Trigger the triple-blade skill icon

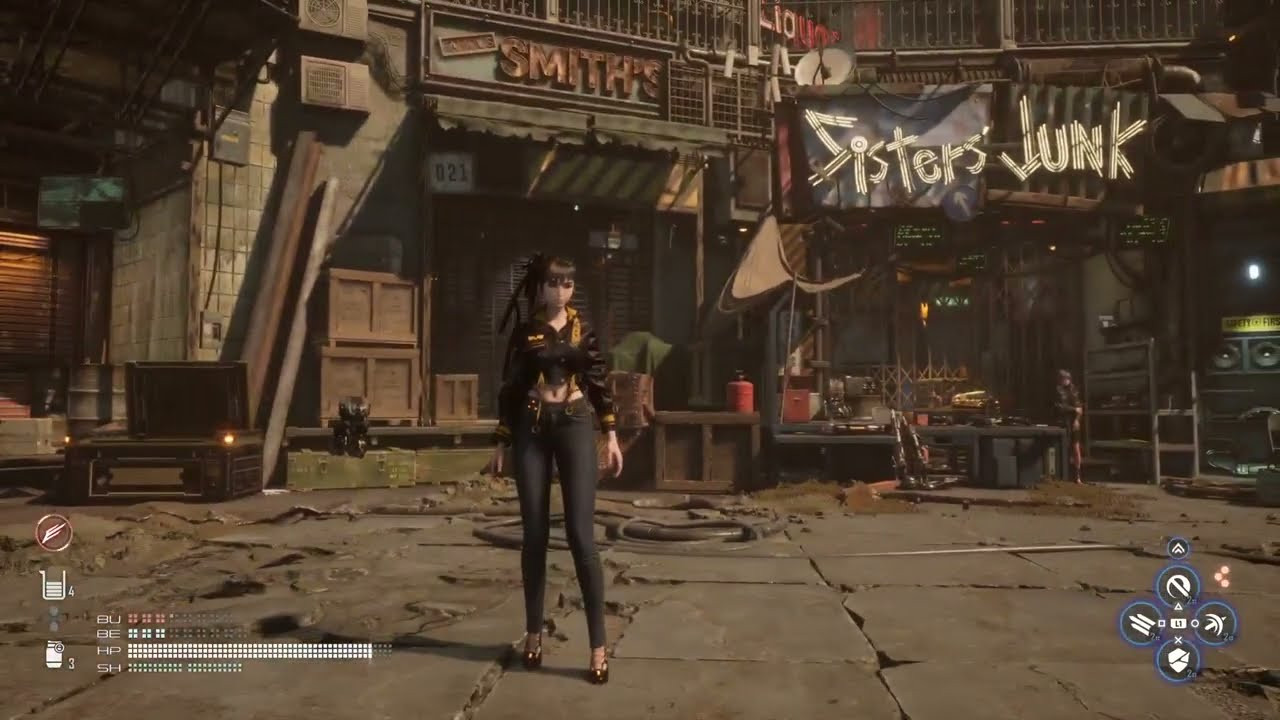click(1140, 624)
